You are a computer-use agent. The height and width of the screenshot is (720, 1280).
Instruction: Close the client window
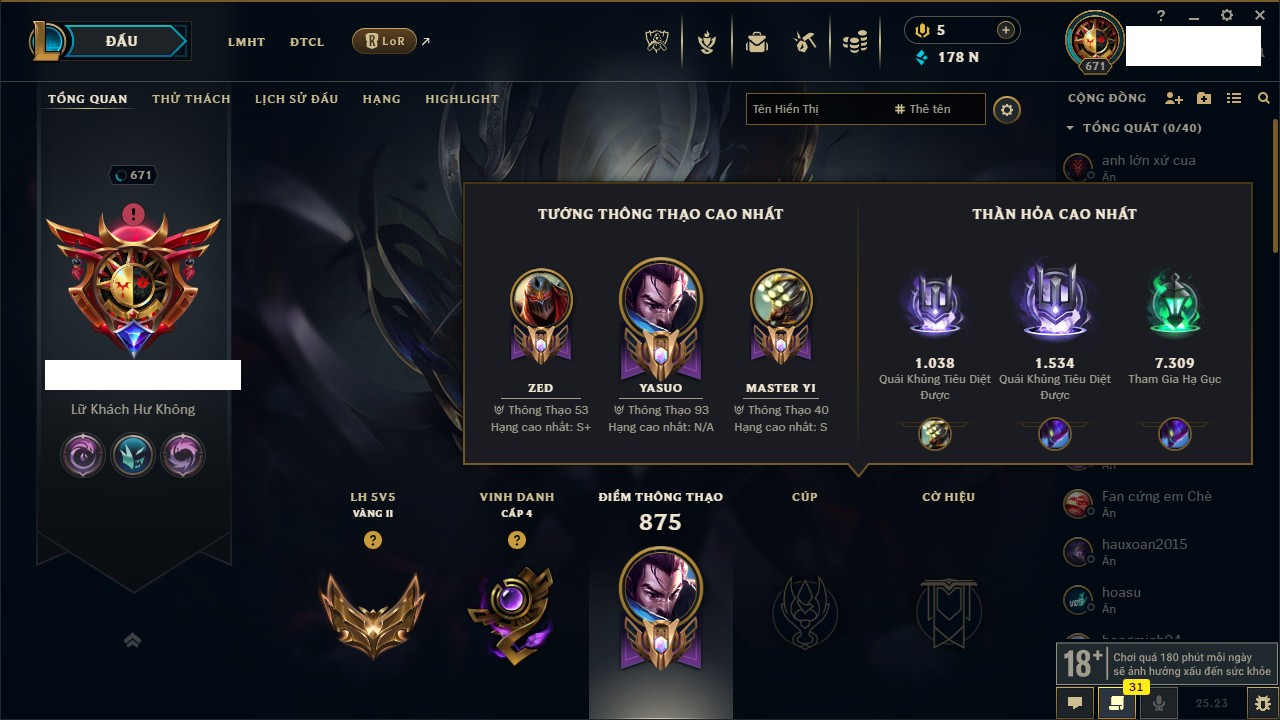pos(1258,15)
